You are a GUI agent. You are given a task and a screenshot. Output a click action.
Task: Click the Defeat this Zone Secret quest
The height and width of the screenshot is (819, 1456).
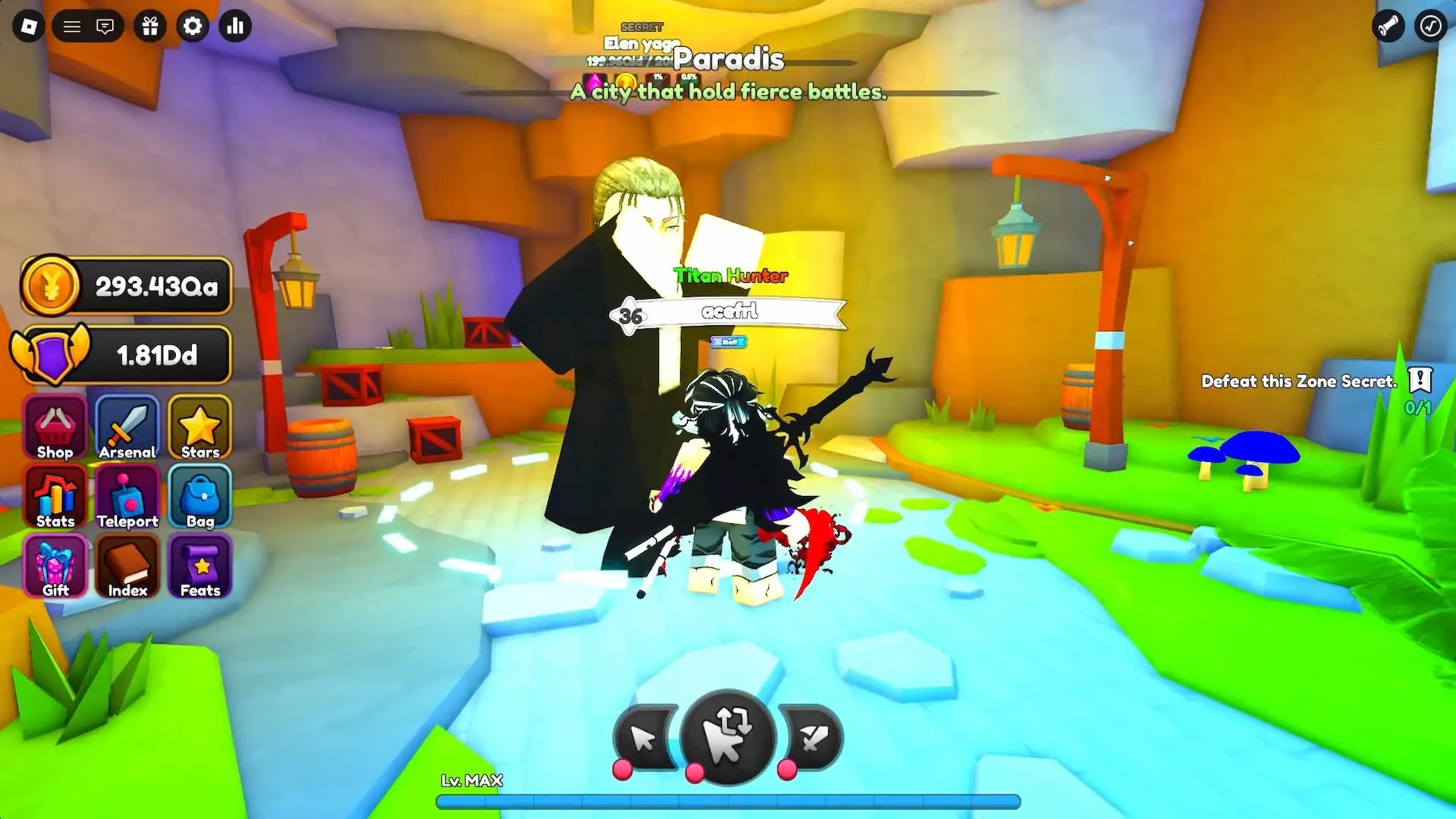point(1298,381)
